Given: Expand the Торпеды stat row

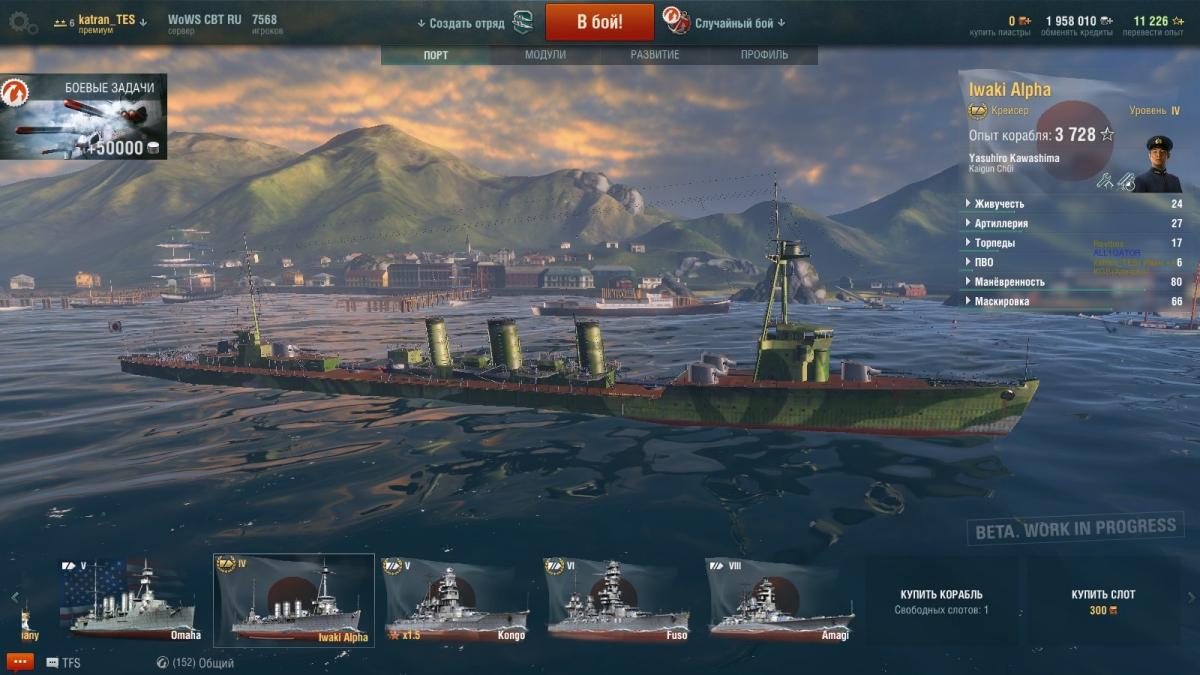Looking at the screenshot, I should [x=995, y=243].
